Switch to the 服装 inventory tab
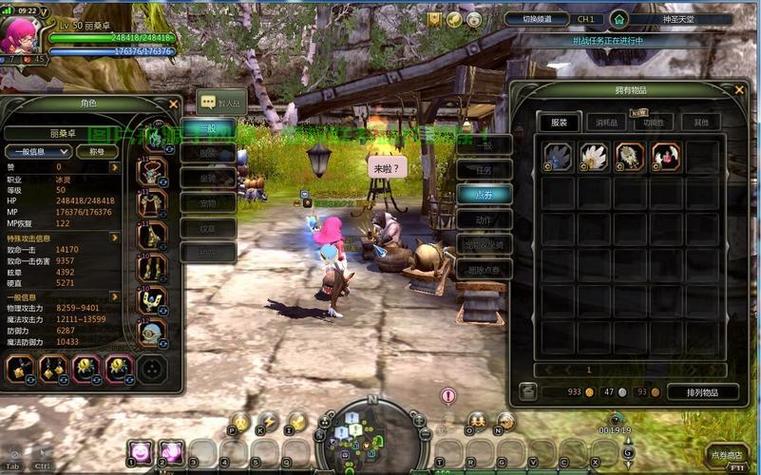 click(x=559, y=122)
